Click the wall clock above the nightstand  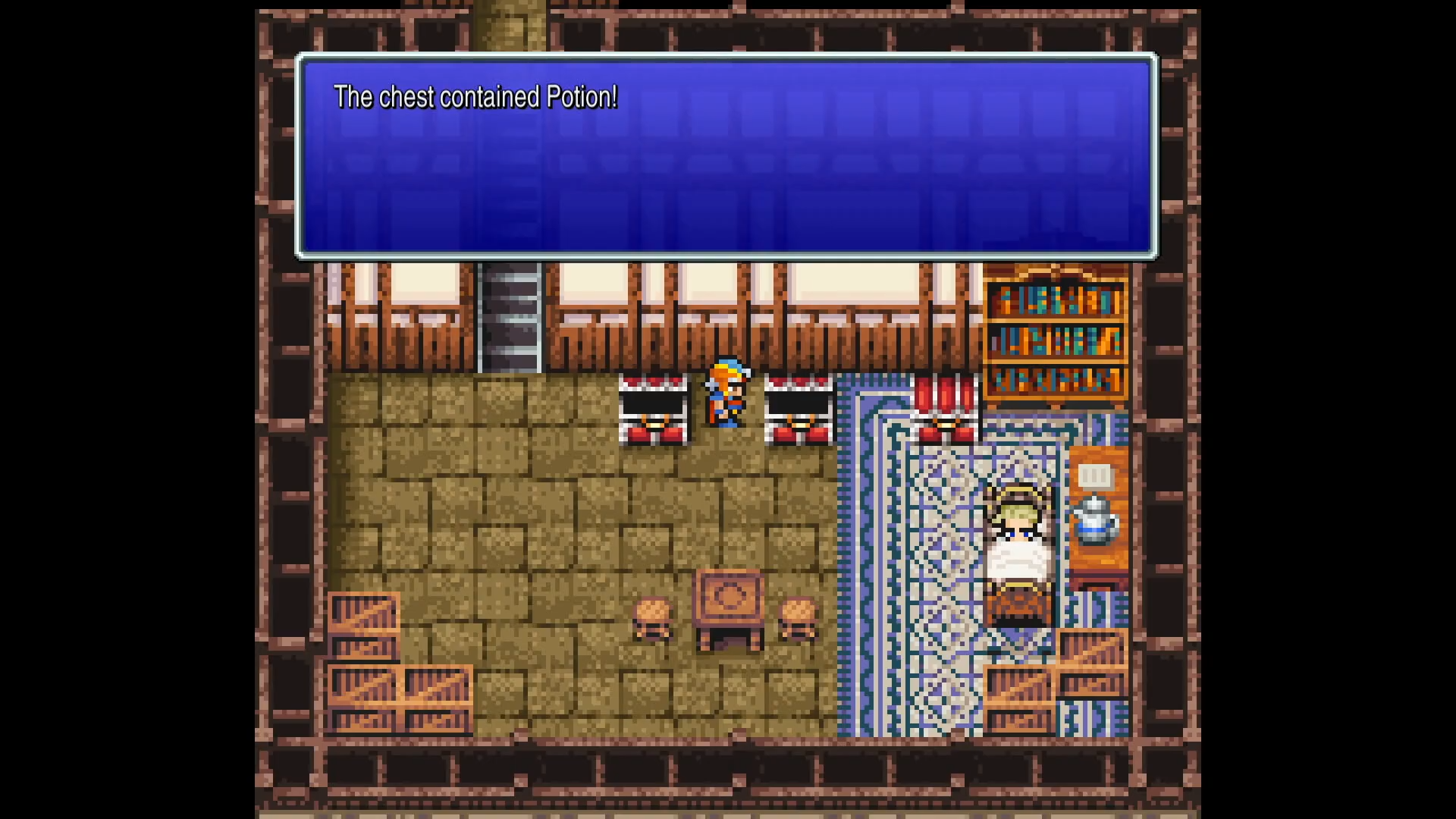(1093, 474)
